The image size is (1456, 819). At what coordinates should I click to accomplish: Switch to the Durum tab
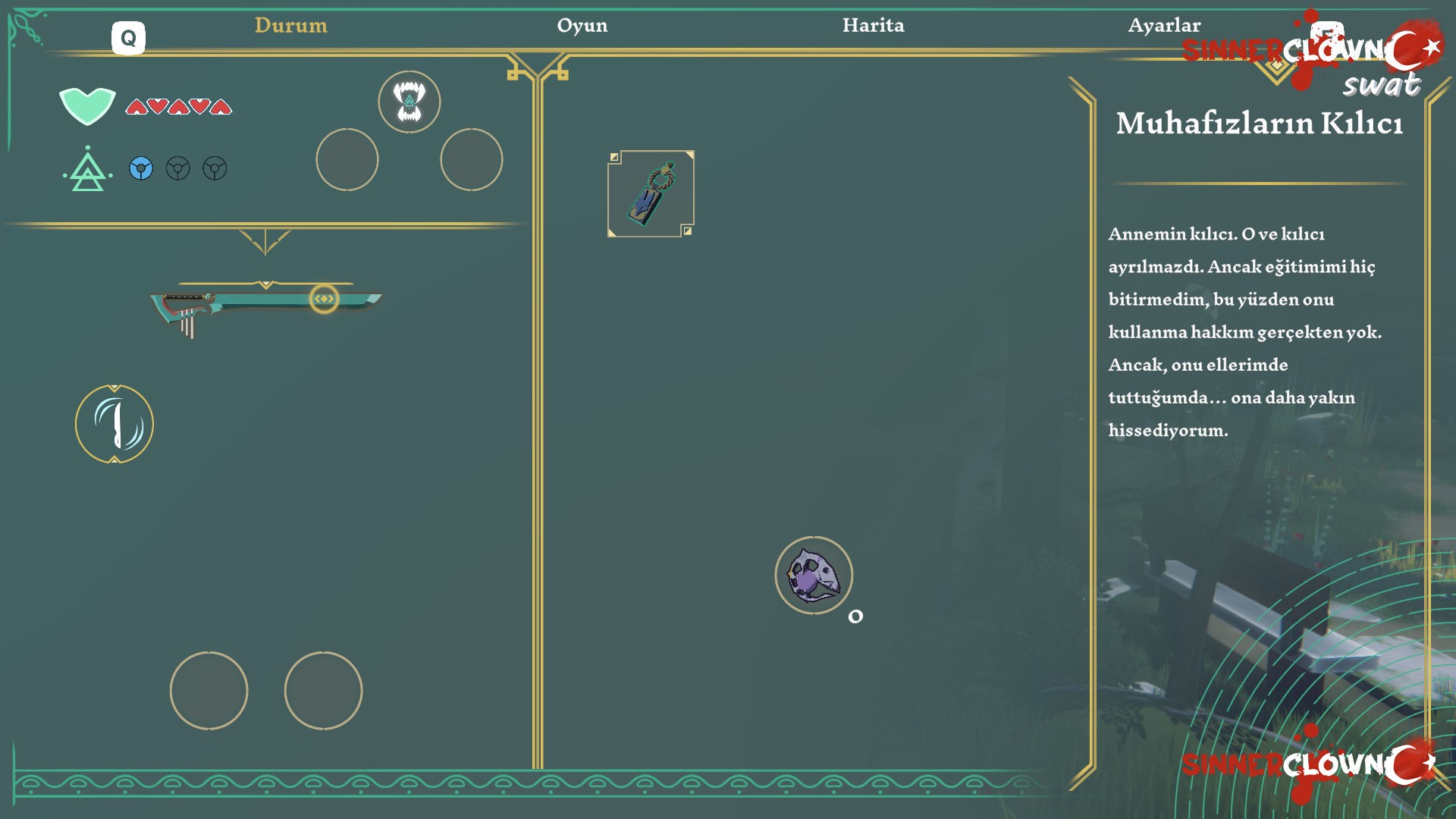(x=291, y=25)
